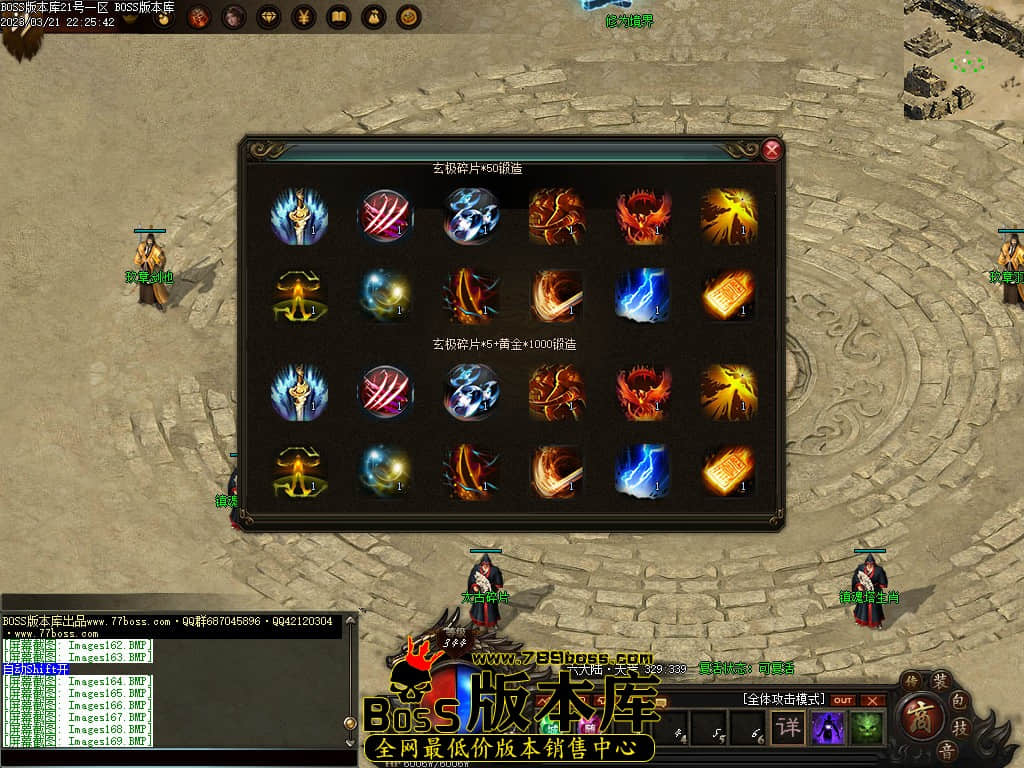This screenshot has height=768, width=1024.
Task: Choose the golden scroll icon in the 玄极碎片*5+黄金*1000 section
Action: (x=728, y=471)
